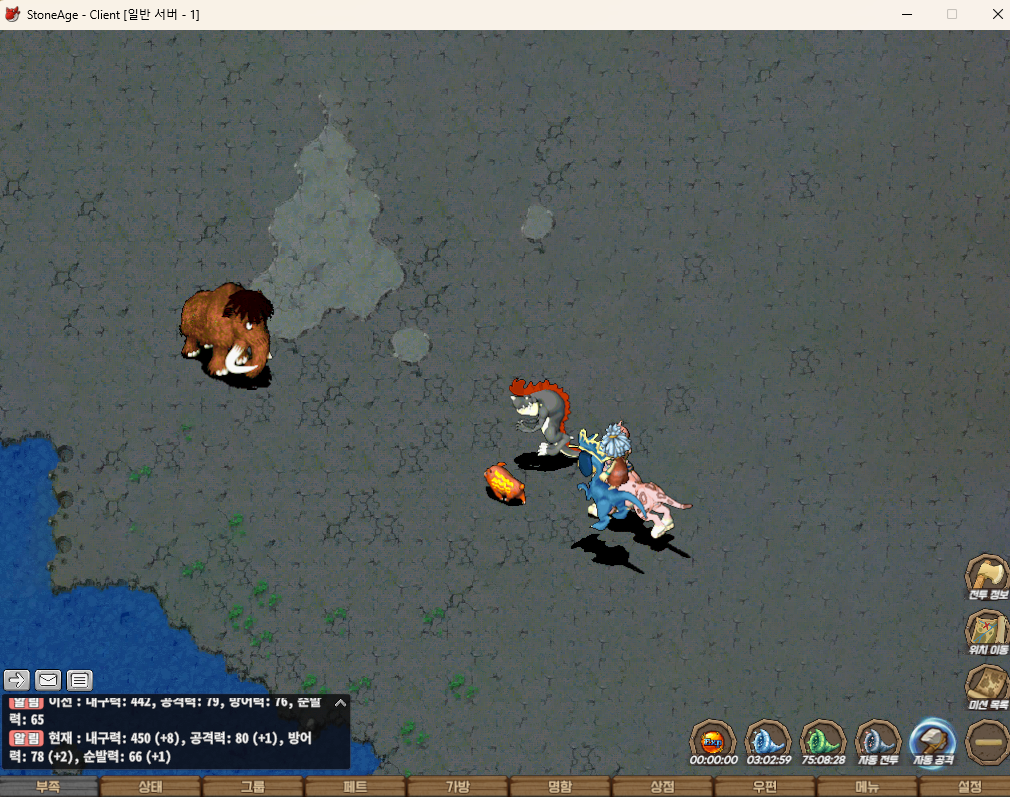
Task: Open the 우편 (mail) menu
Action: [x=765, y=787]
